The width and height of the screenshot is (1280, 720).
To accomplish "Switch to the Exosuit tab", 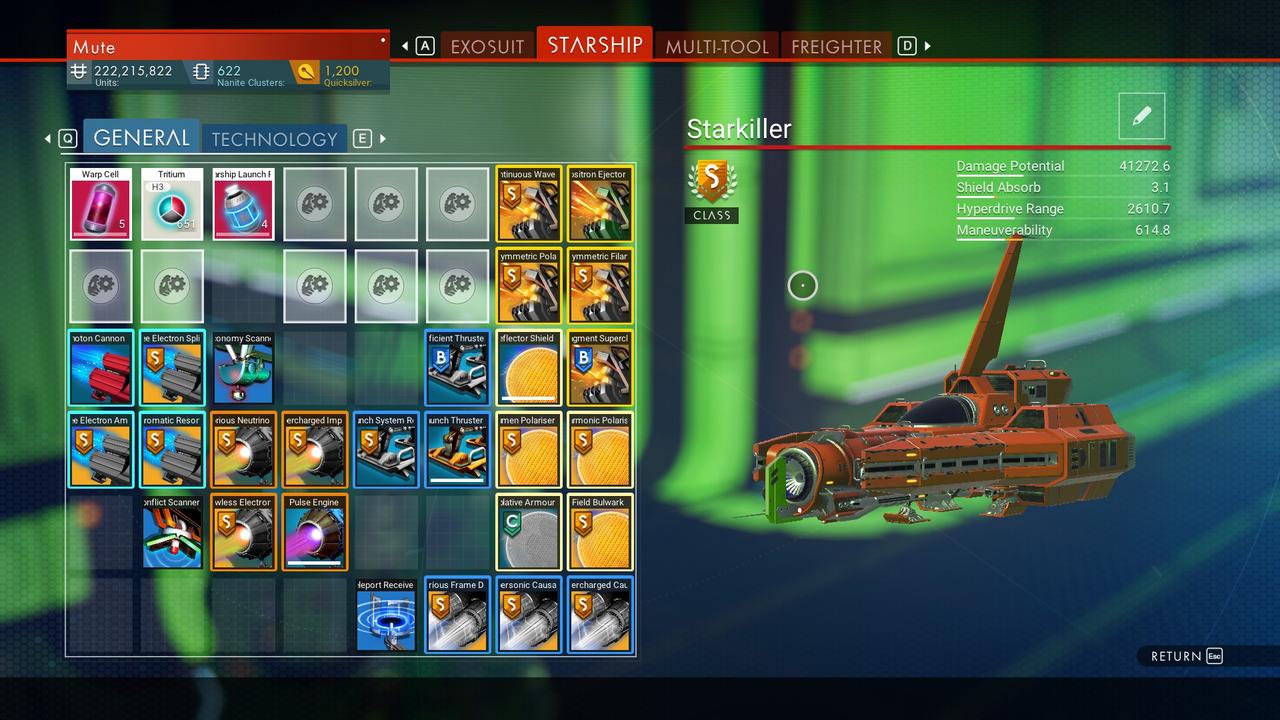I will [x=487, y=46].
